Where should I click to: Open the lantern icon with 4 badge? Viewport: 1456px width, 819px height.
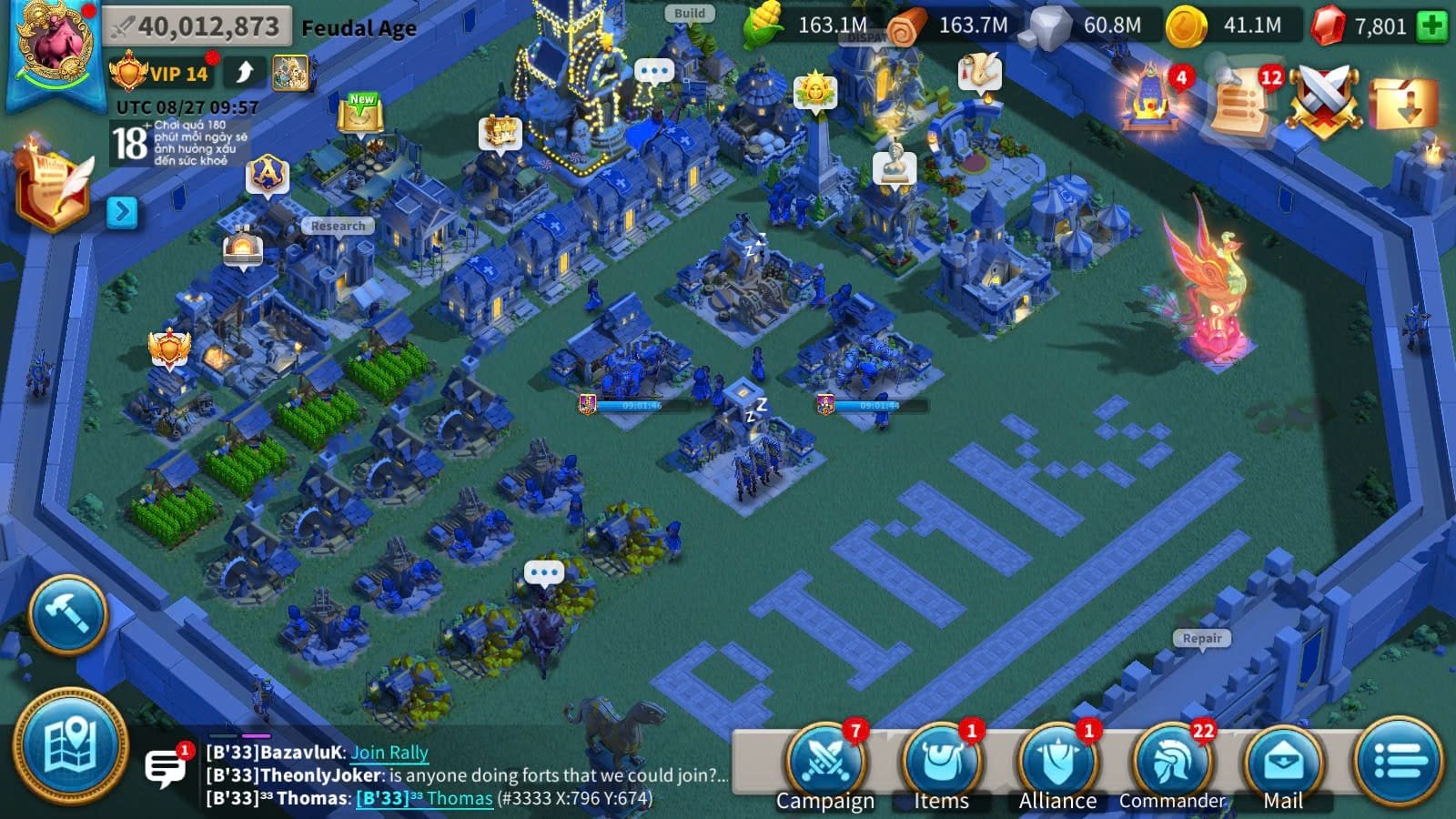point(1153,98)
